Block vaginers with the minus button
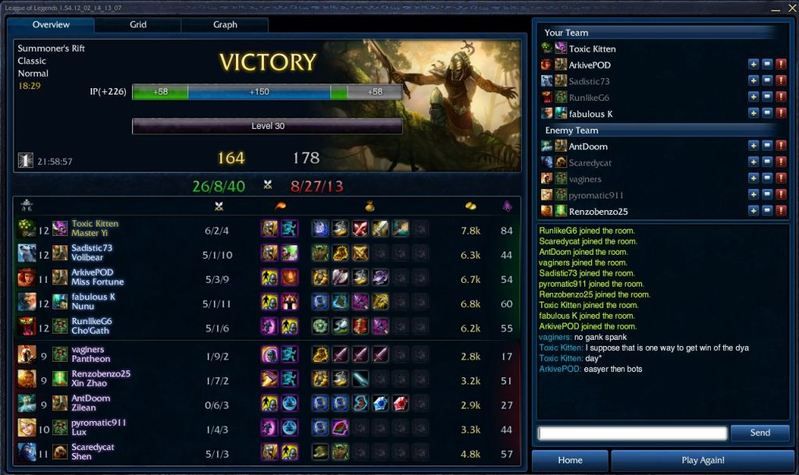 [767, 179]
